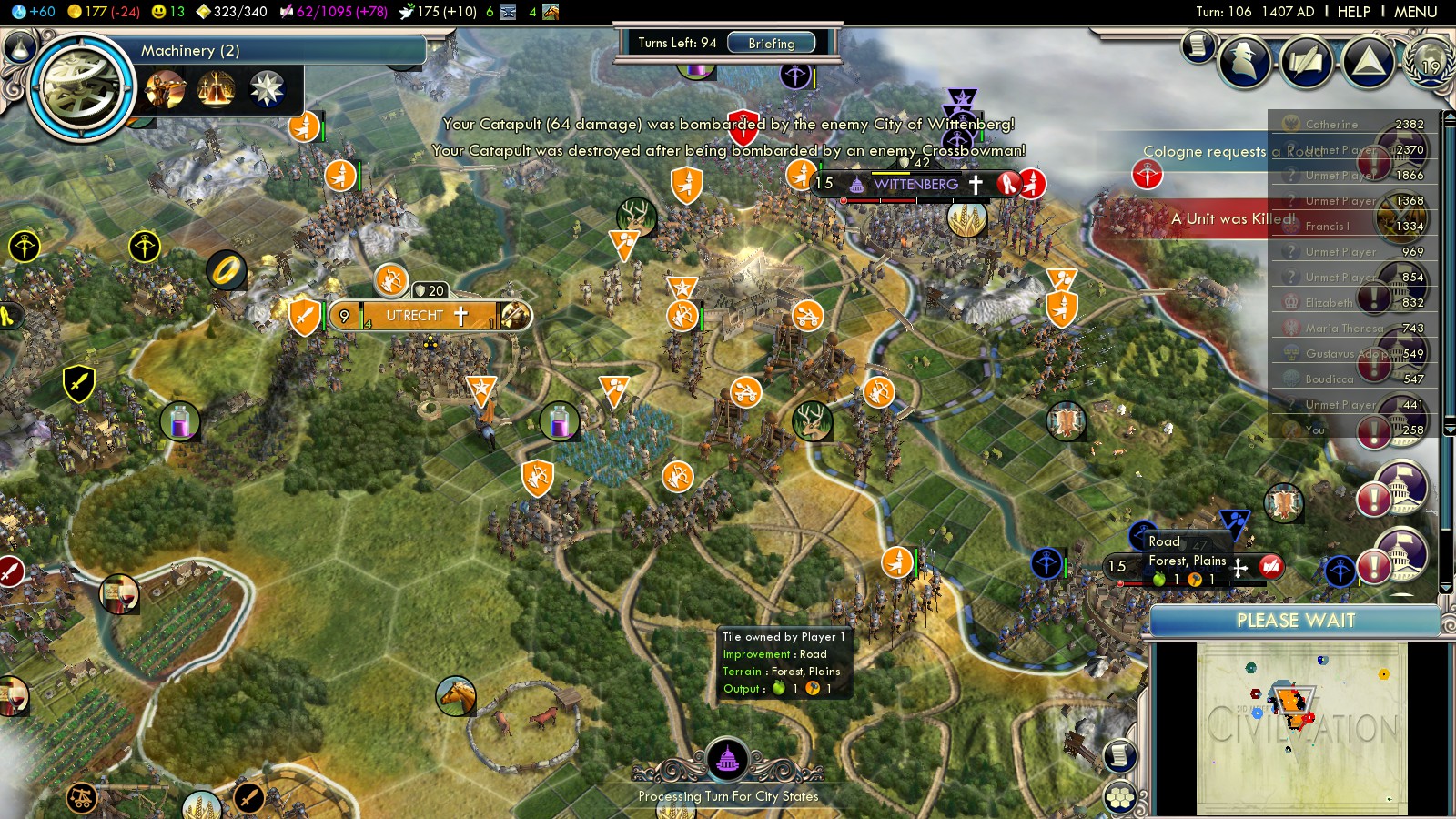Open the World Congress globe with 19
Screen dimensions: 1456x819
pos(1429,62)
